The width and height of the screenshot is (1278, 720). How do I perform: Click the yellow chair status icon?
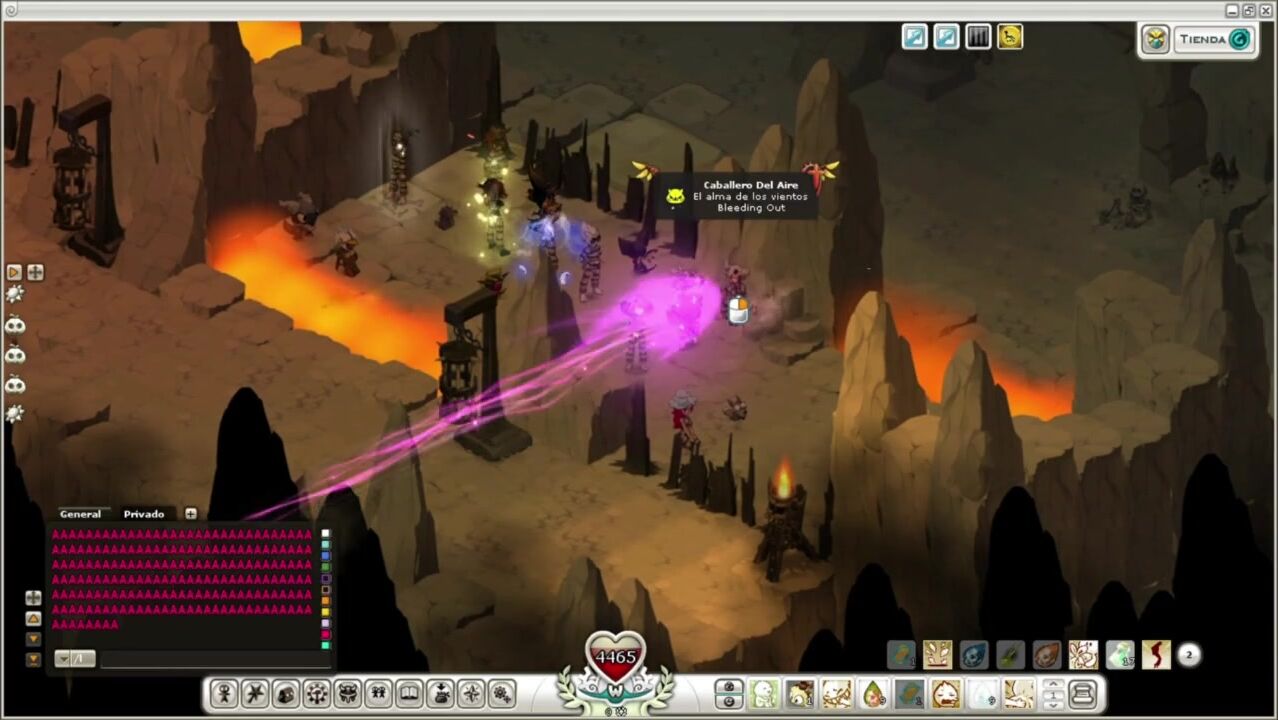point(1010,37)
